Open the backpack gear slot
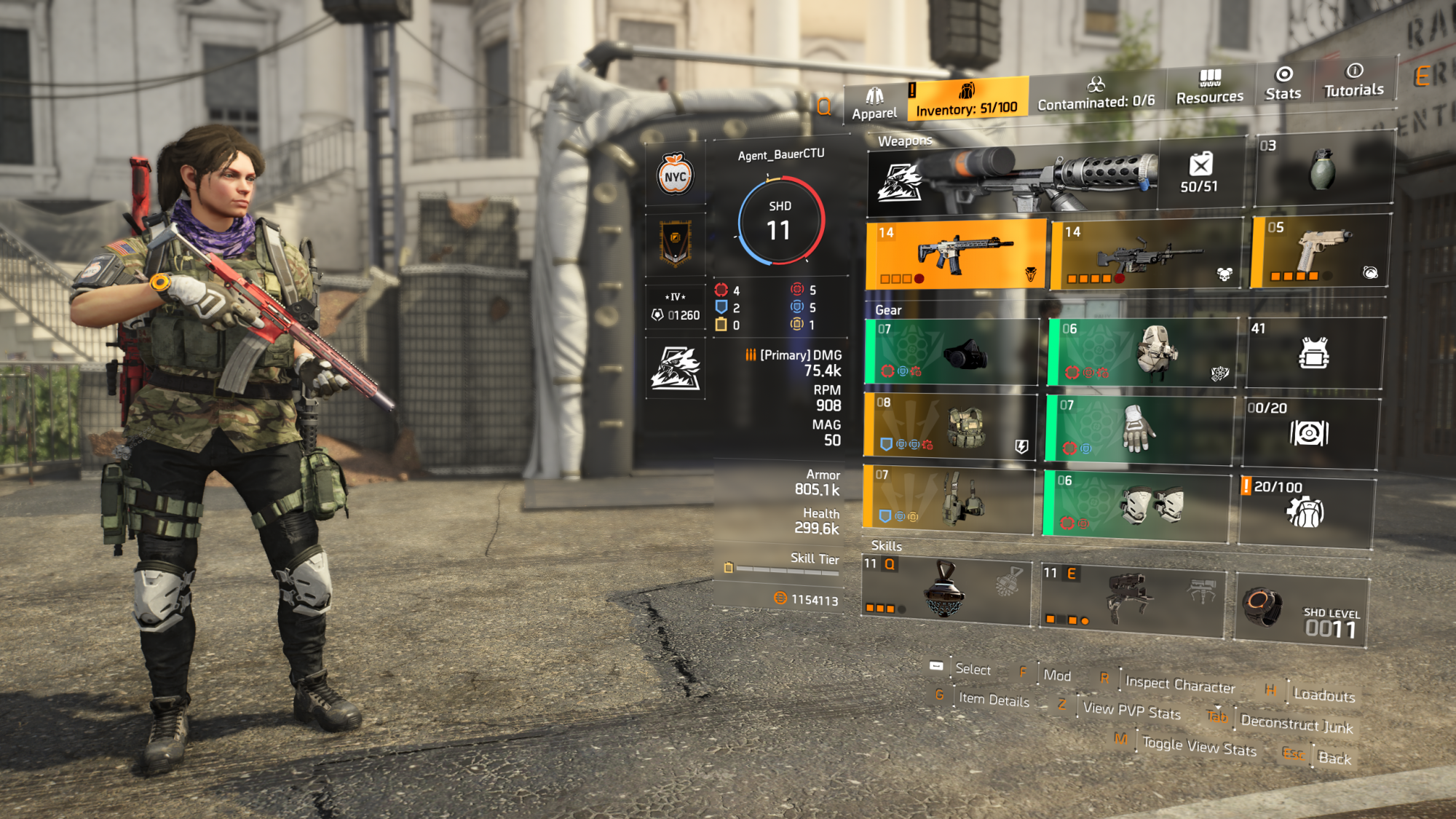 click(1142, 353)
